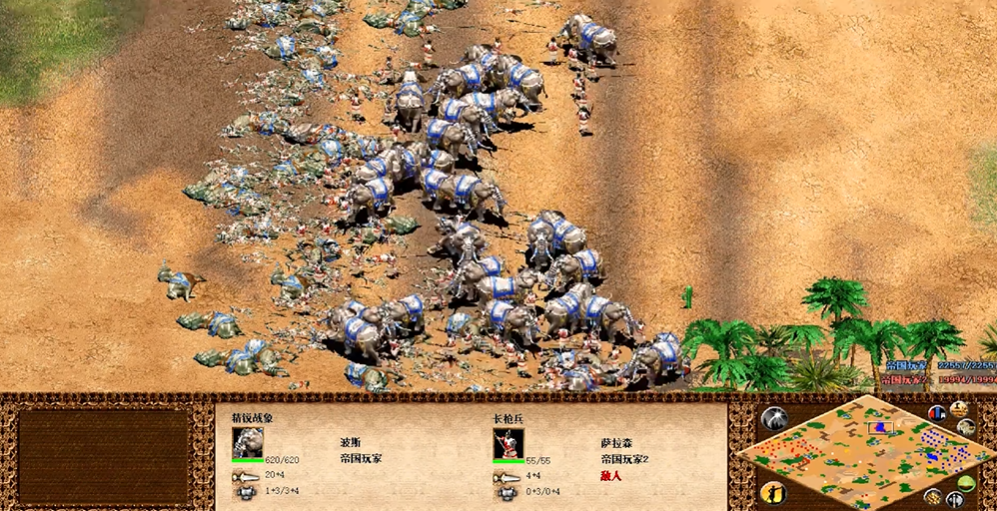Open the statistics bar-chart button
The height and width of the screenshot is (511, 997).
pyautogui.click(x=938, y=412)
